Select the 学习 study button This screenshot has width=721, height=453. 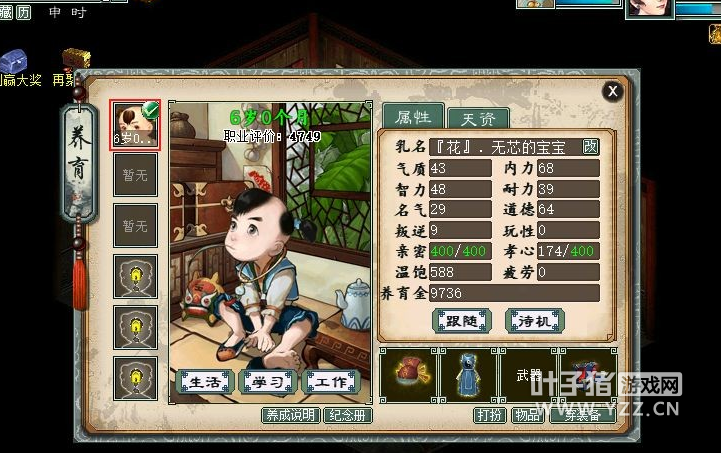click(x=268, y=381)
